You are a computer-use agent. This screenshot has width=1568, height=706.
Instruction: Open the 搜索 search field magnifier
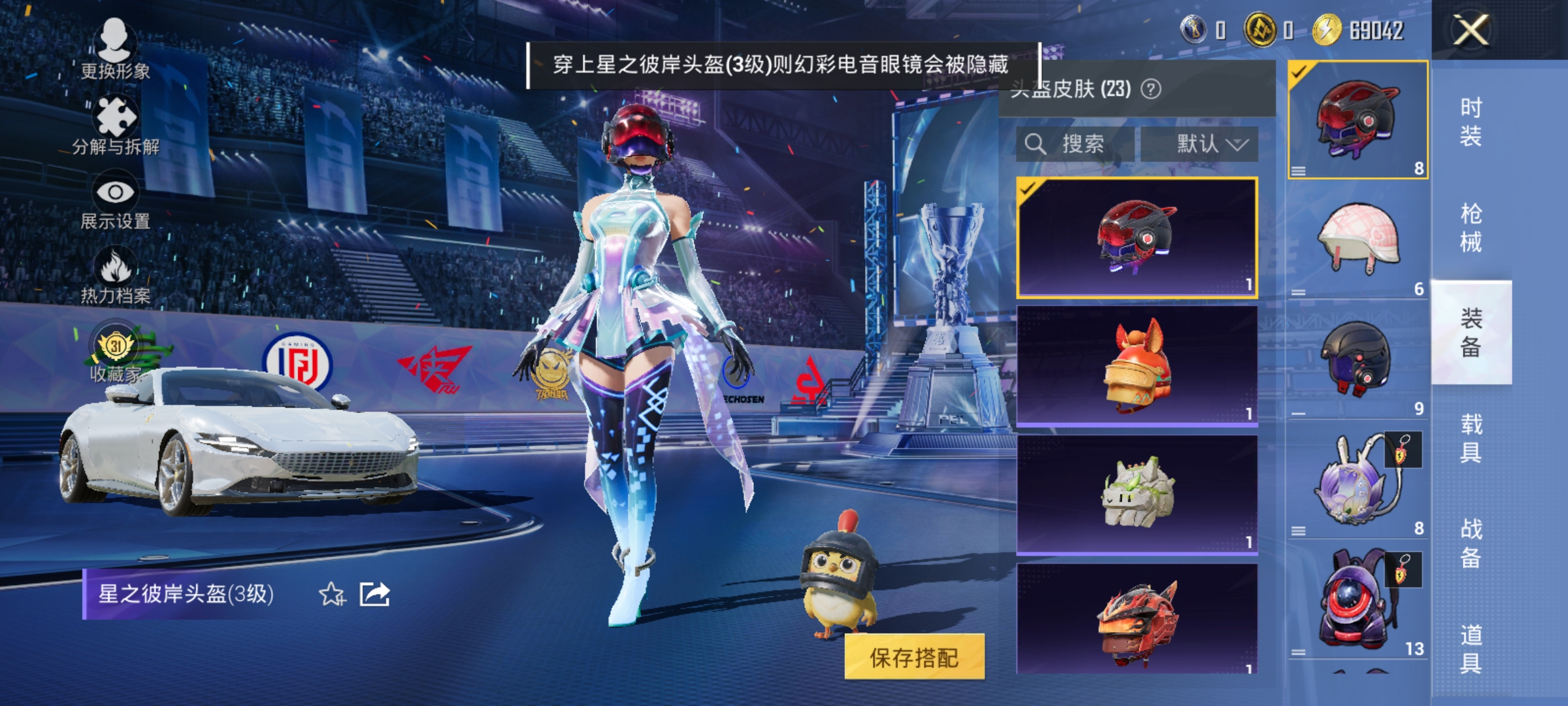pyautogui.click(x=1036, y=143)
